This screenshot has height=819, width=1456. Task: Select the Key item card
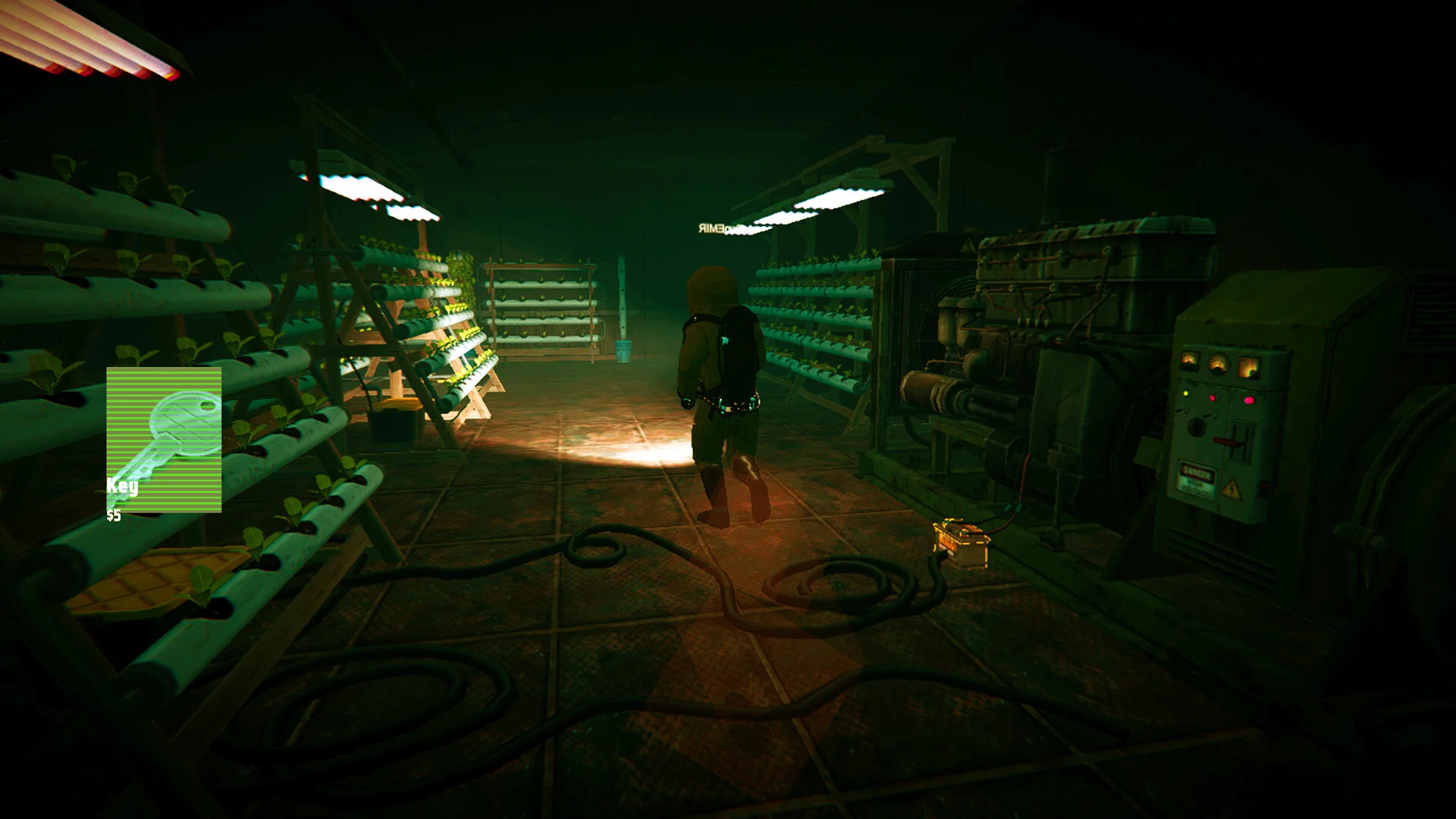coord(164,439)
